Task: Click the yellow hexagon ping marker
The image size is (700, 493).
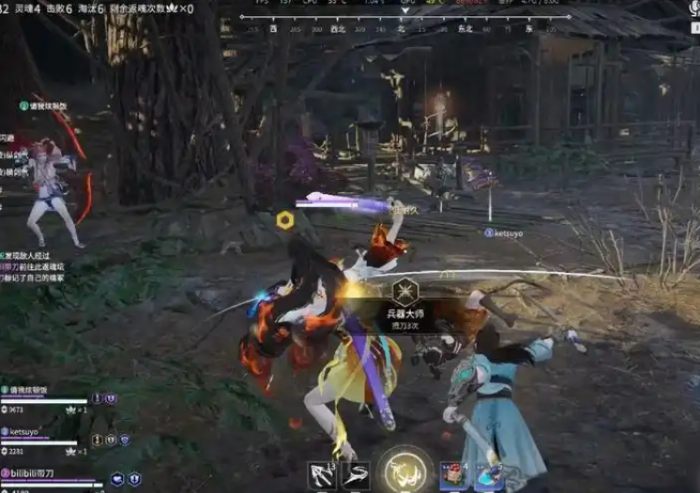Action: click(286, 220)
